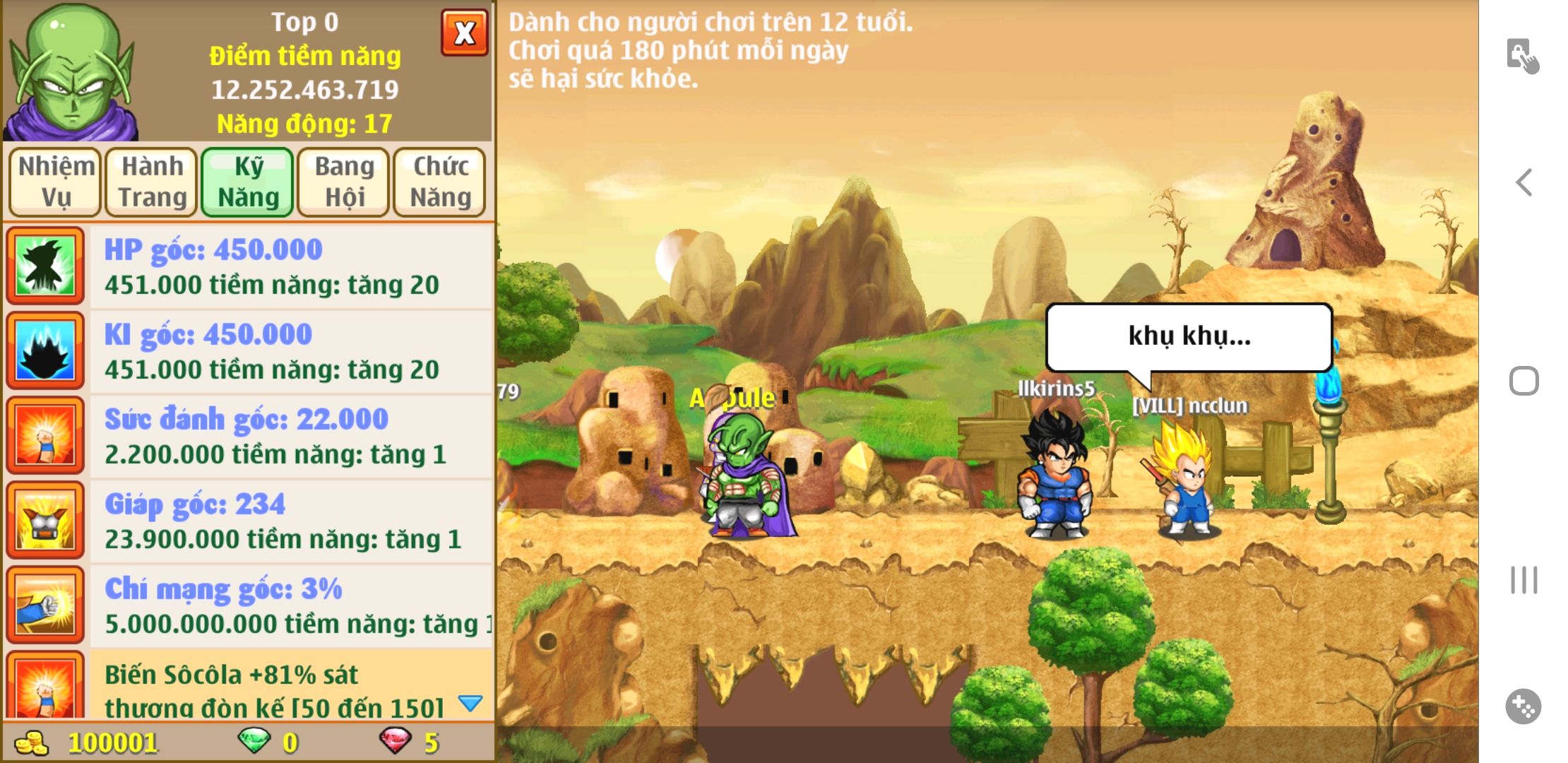Close the character panel with the X button
The height and width of the screenshot is (763, 1568).
point(464,32)
